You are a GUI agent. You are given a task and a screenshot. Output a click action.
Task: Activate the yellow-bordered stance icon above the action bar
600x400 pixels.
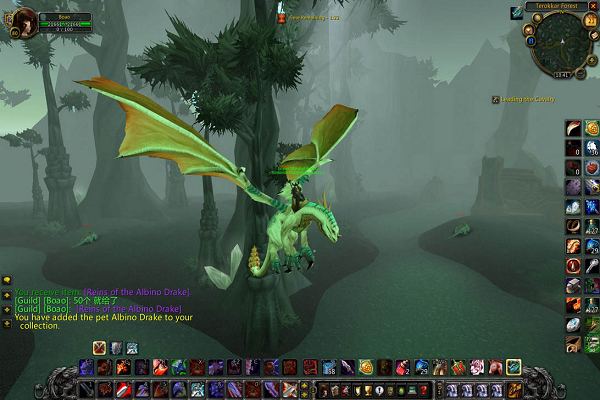coord(100,347)
